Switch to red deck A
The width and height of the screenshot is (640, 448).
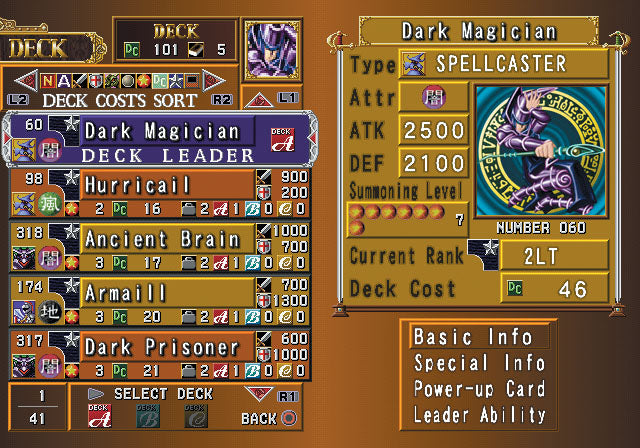pyautogui.click(x=99, y=416)
